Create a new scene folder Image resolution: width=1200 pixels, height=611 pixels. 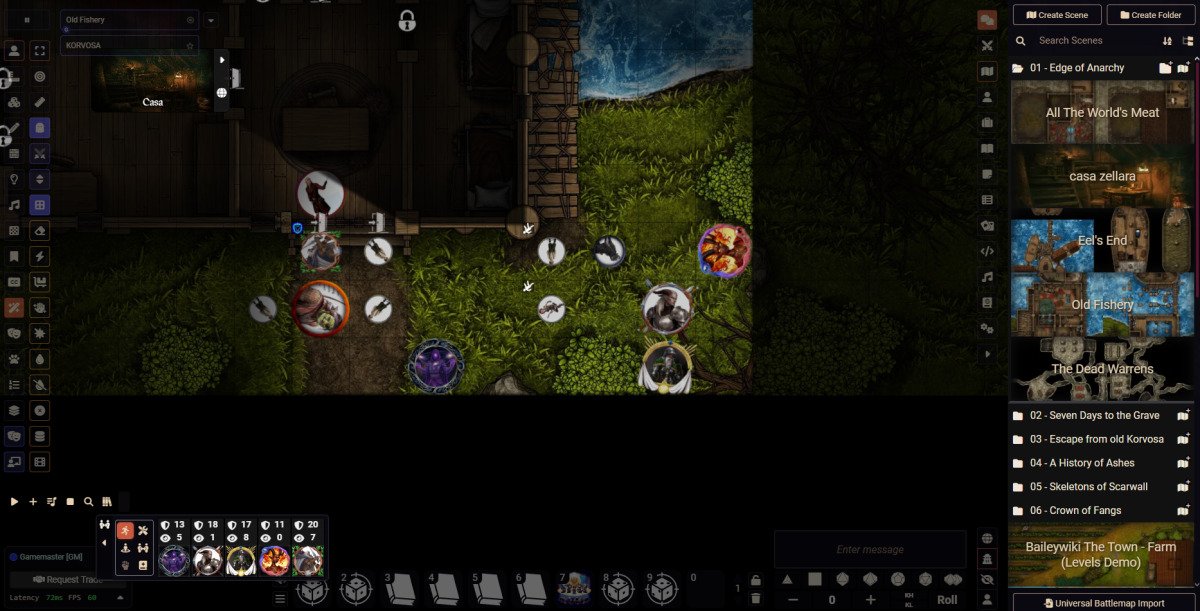[x=1150, y=15]
